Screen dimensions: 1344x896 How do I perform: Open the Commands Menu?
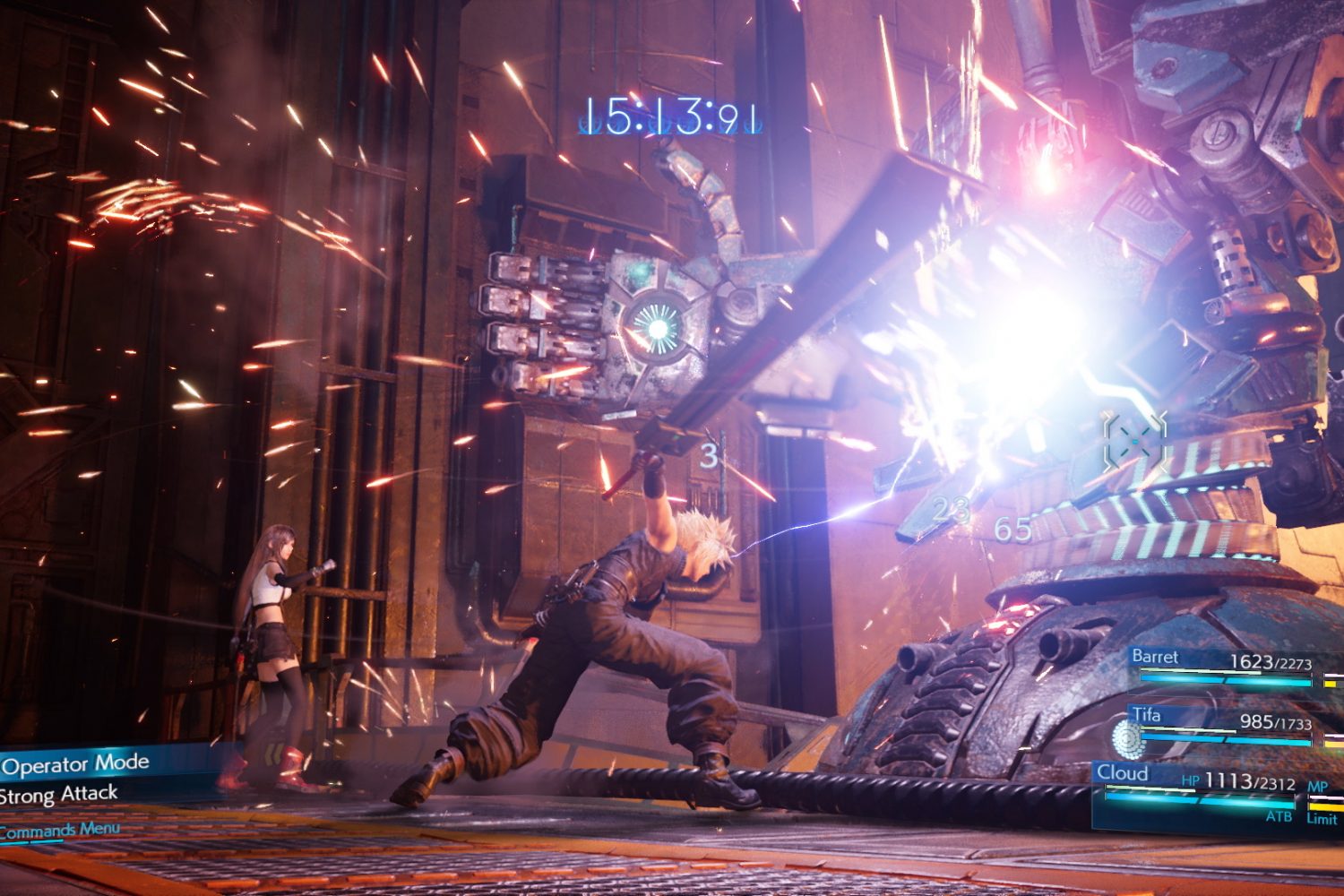pyautogui.click(x=61, y=831)
